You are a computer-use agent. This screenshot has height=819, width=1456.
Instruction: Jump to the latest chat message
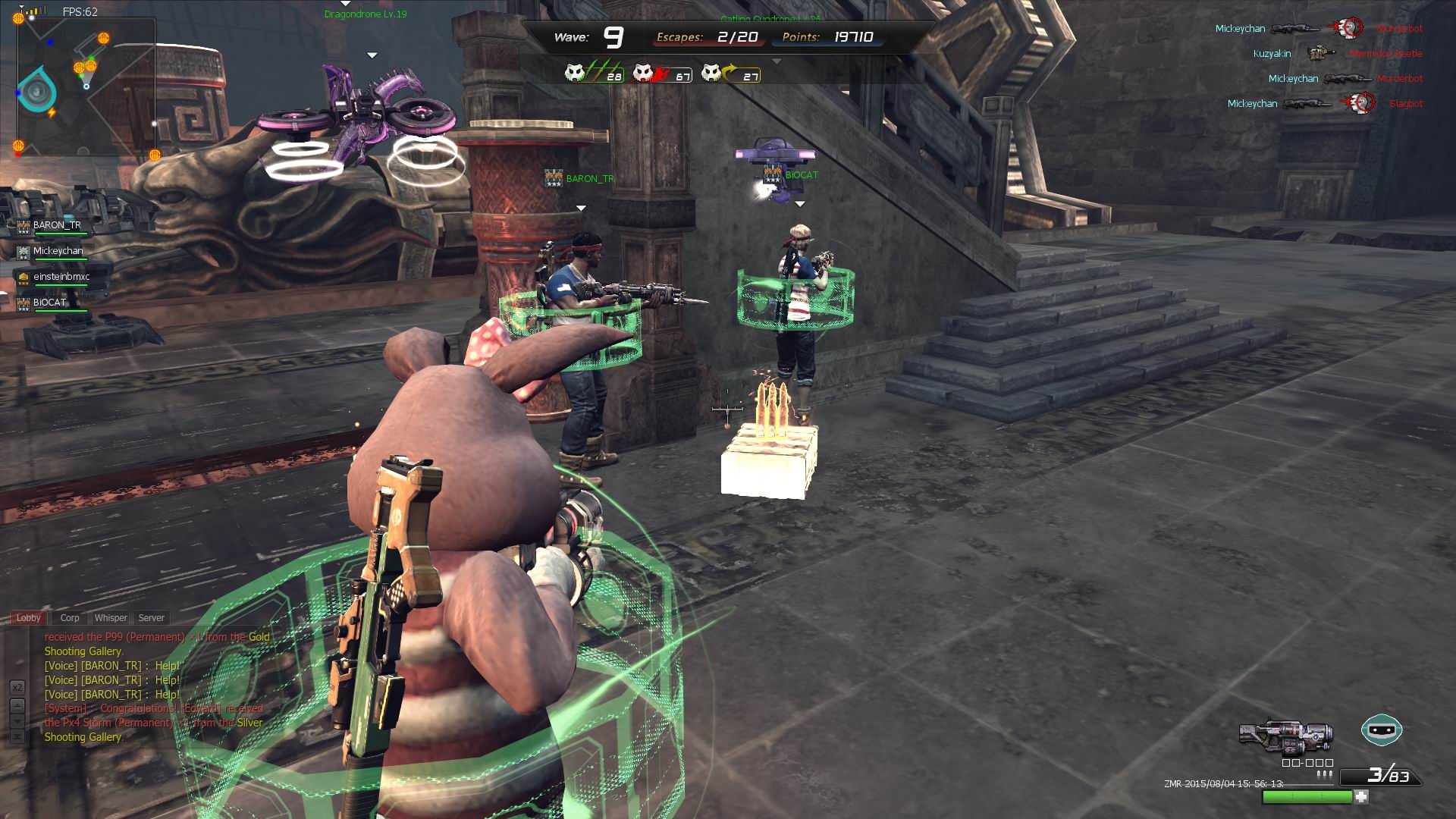coord(17,736)
